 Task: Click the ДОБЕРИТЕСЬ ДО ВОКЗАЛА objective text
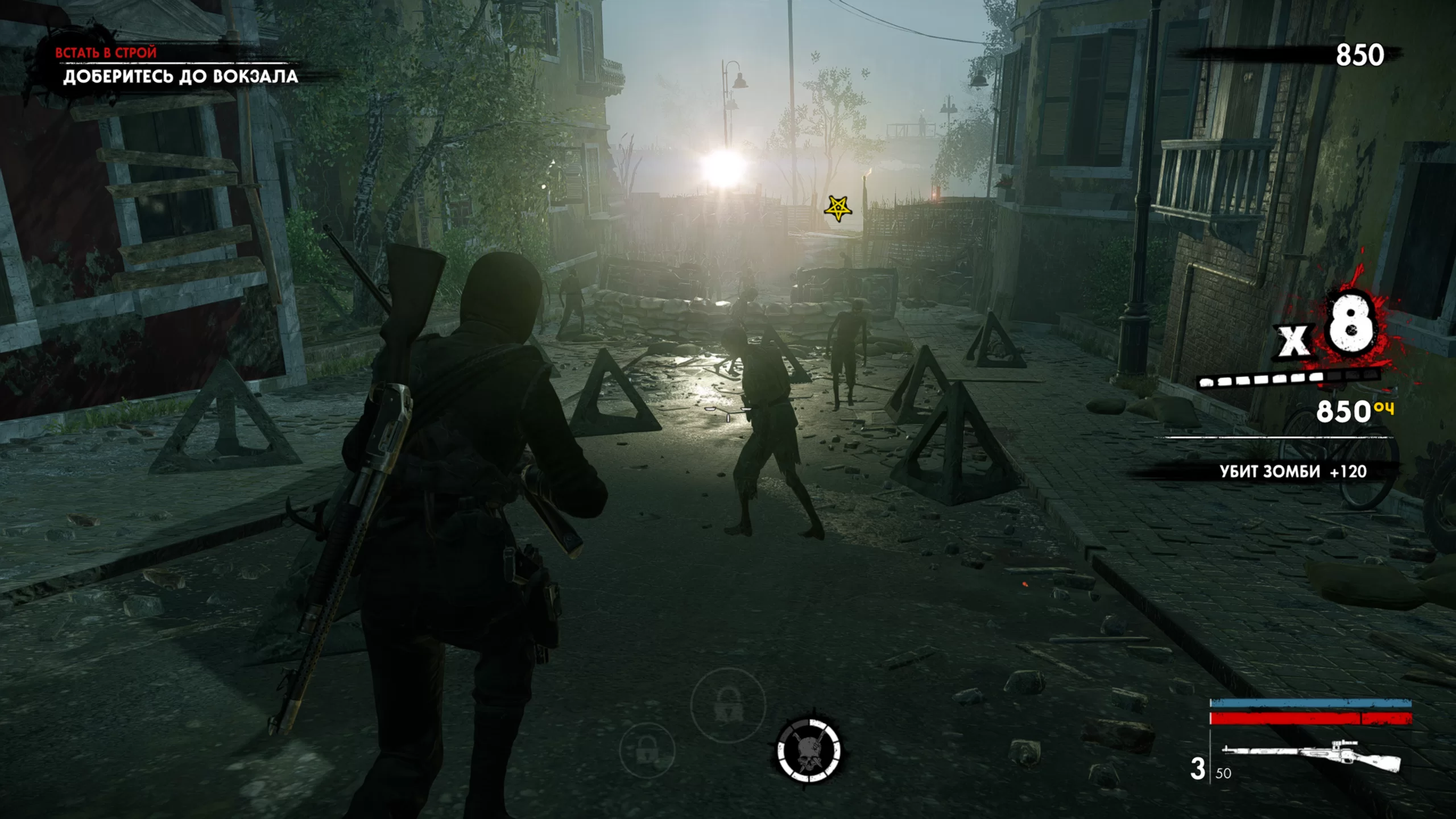182,76
